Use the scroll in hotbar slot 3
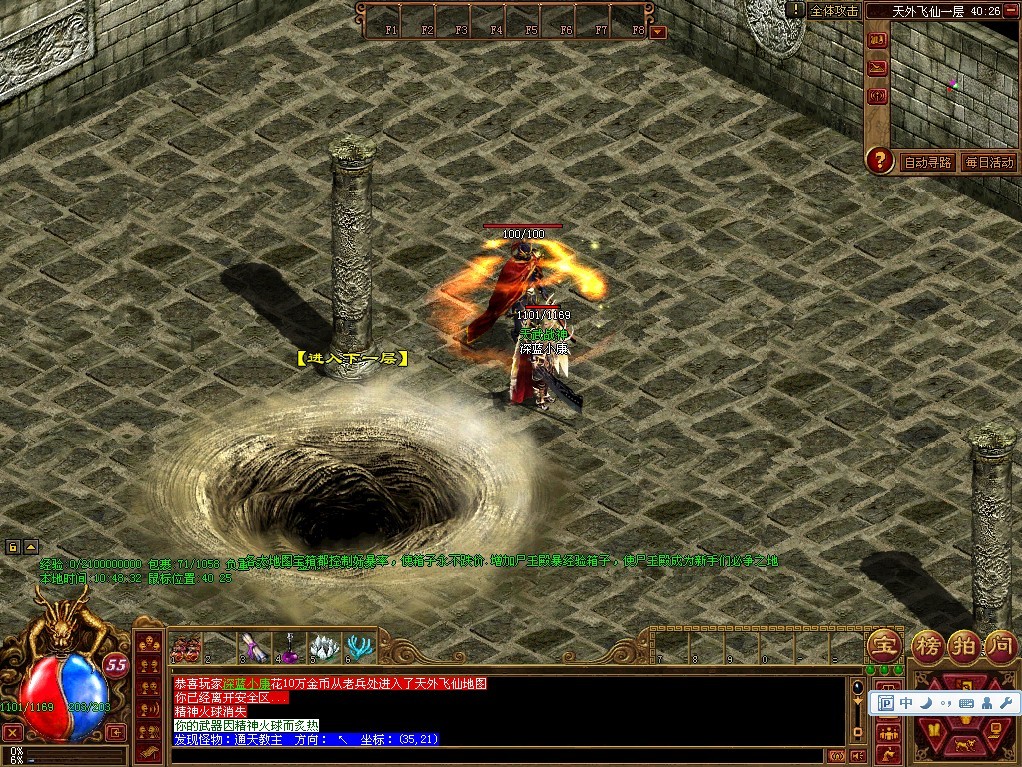1022x767 pixels. click(254, 648)
